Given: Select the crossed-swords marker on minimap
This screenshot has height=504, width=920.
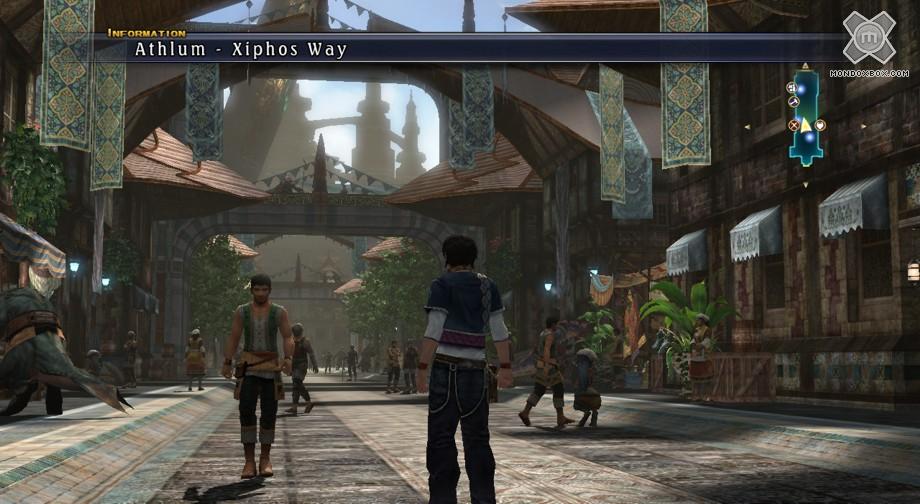Looking at the screenshot, I should pos(794,125).
